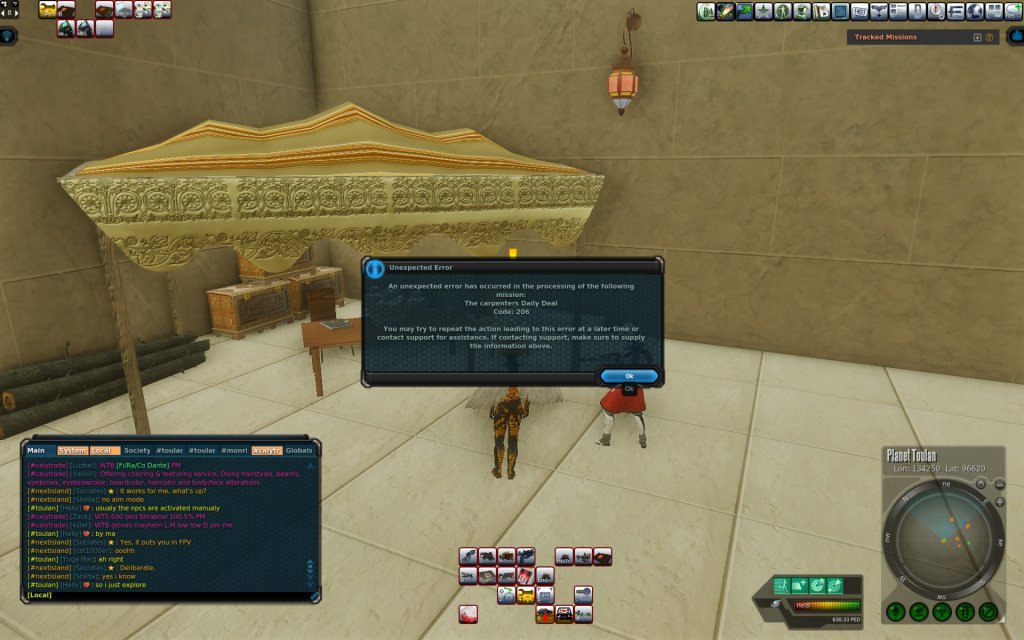This screenshot has width=1024, height=640.
Task: Select the human figure icon in top toolbar
Action: pos(783,11)
